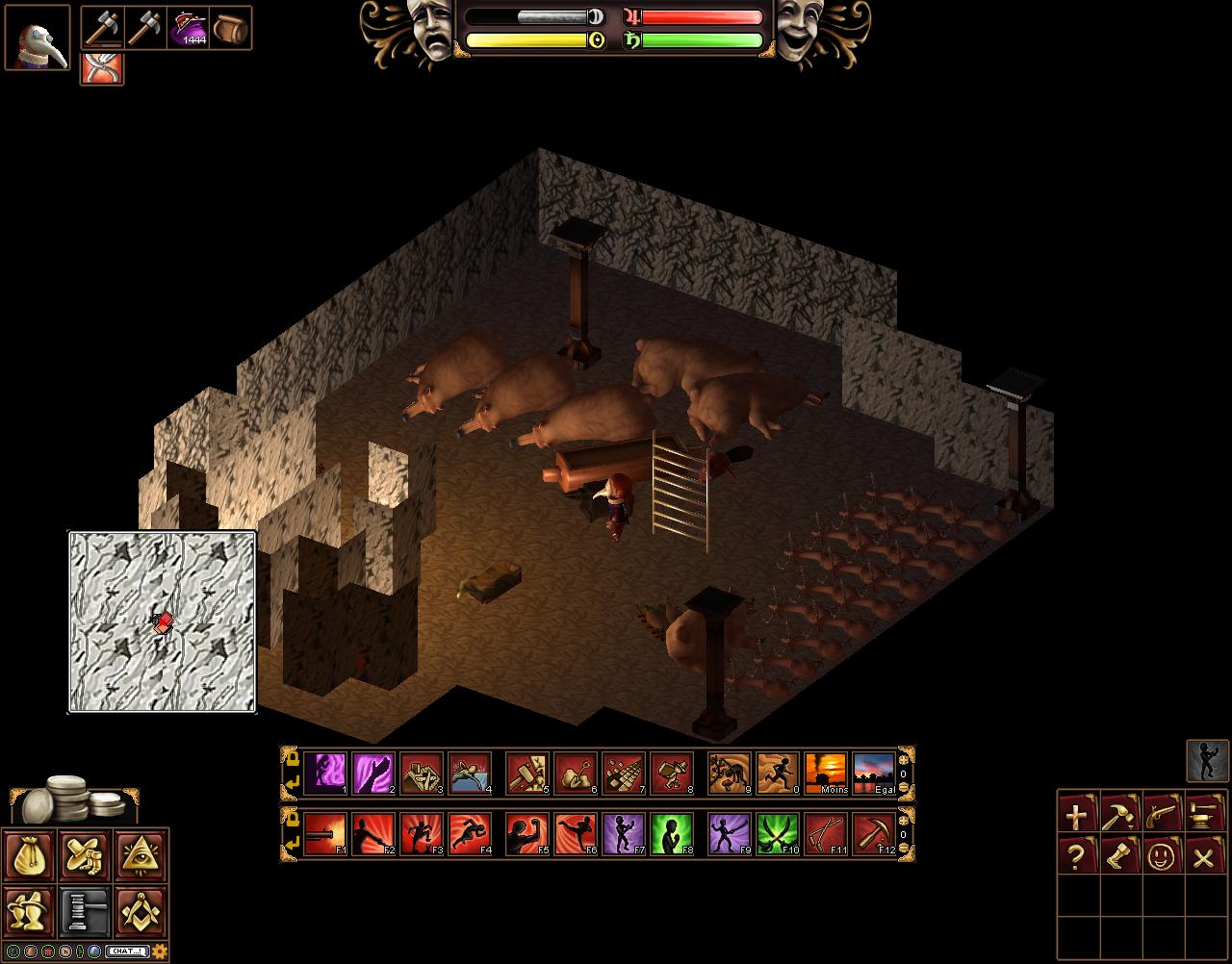Viewport: 1232px width, 964px height.
Task: Click the plague doctor character portrait
Action: tap(38, 38)
